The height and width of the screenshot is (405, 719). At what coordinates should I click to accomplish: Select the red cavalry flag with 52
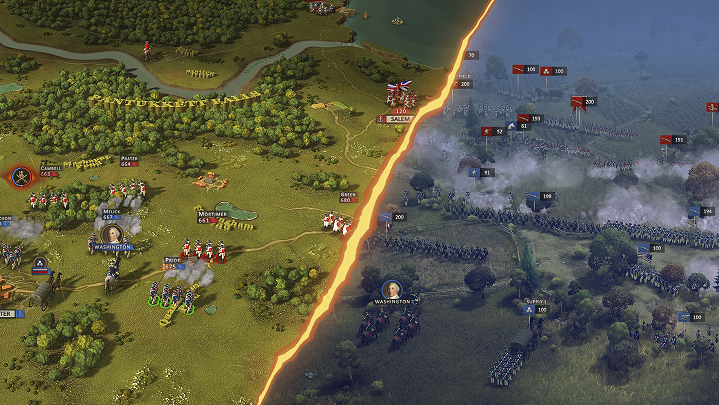(487, 131)
